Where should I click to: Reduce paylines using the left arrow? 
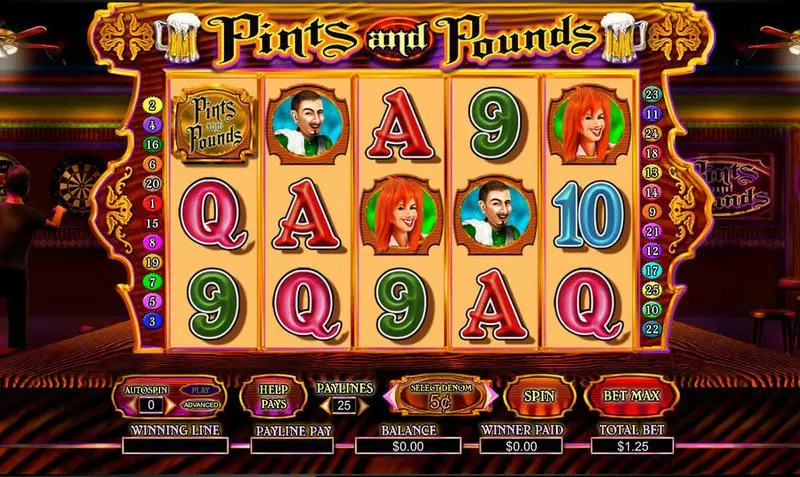click(322, 406)
